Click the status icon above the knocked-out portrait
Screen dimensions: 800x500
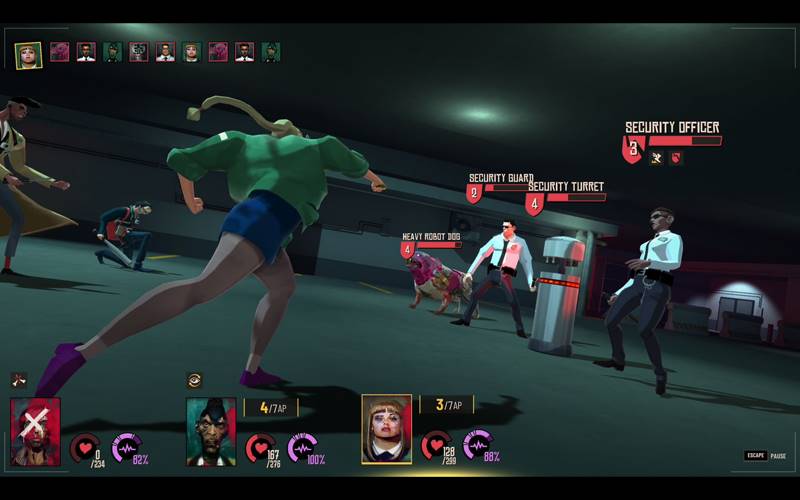(18, 380)
